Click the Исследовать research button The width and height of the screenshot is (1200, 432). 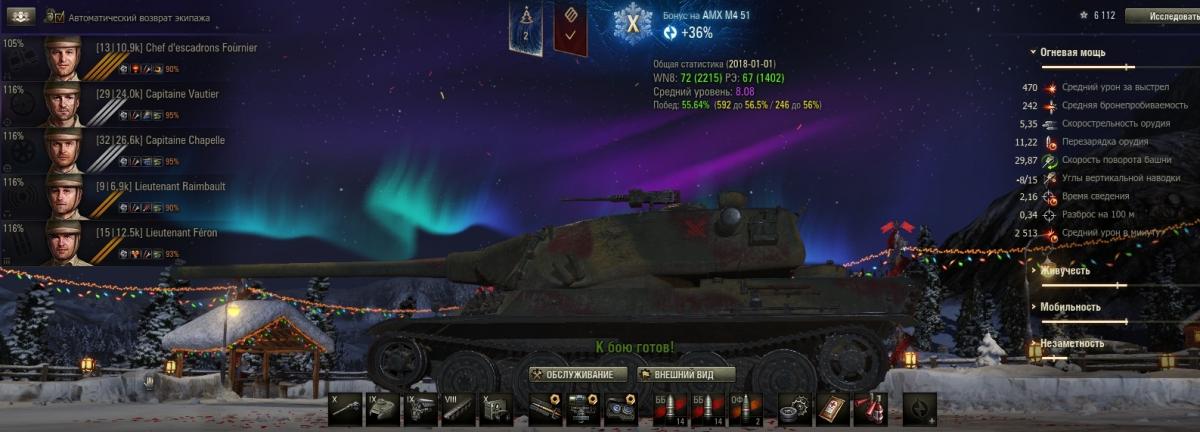[x=1162, y=16]
